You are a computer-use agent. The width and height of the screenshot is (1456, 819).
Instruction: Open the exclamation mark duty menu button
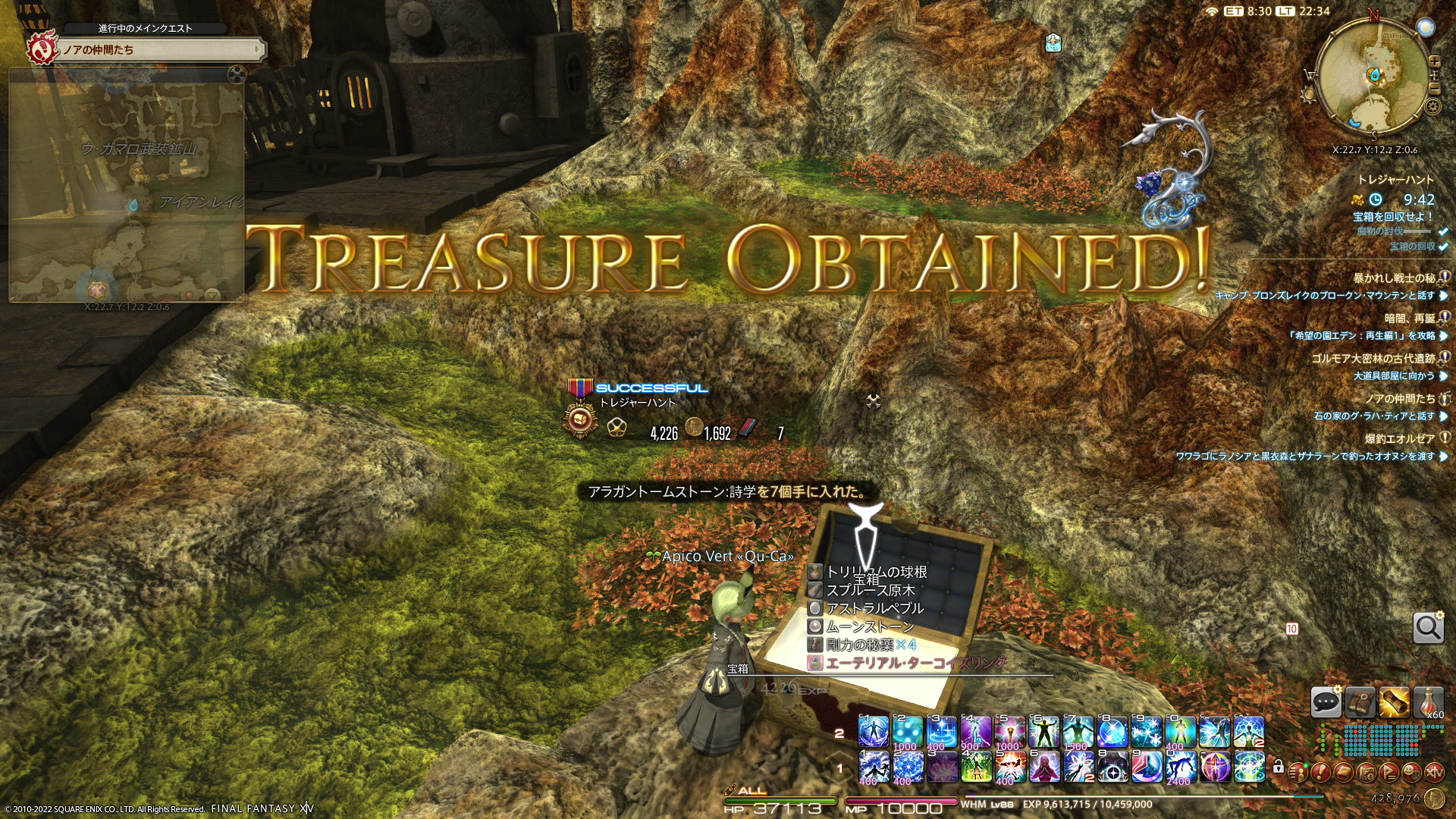(x=1320, y=773)
